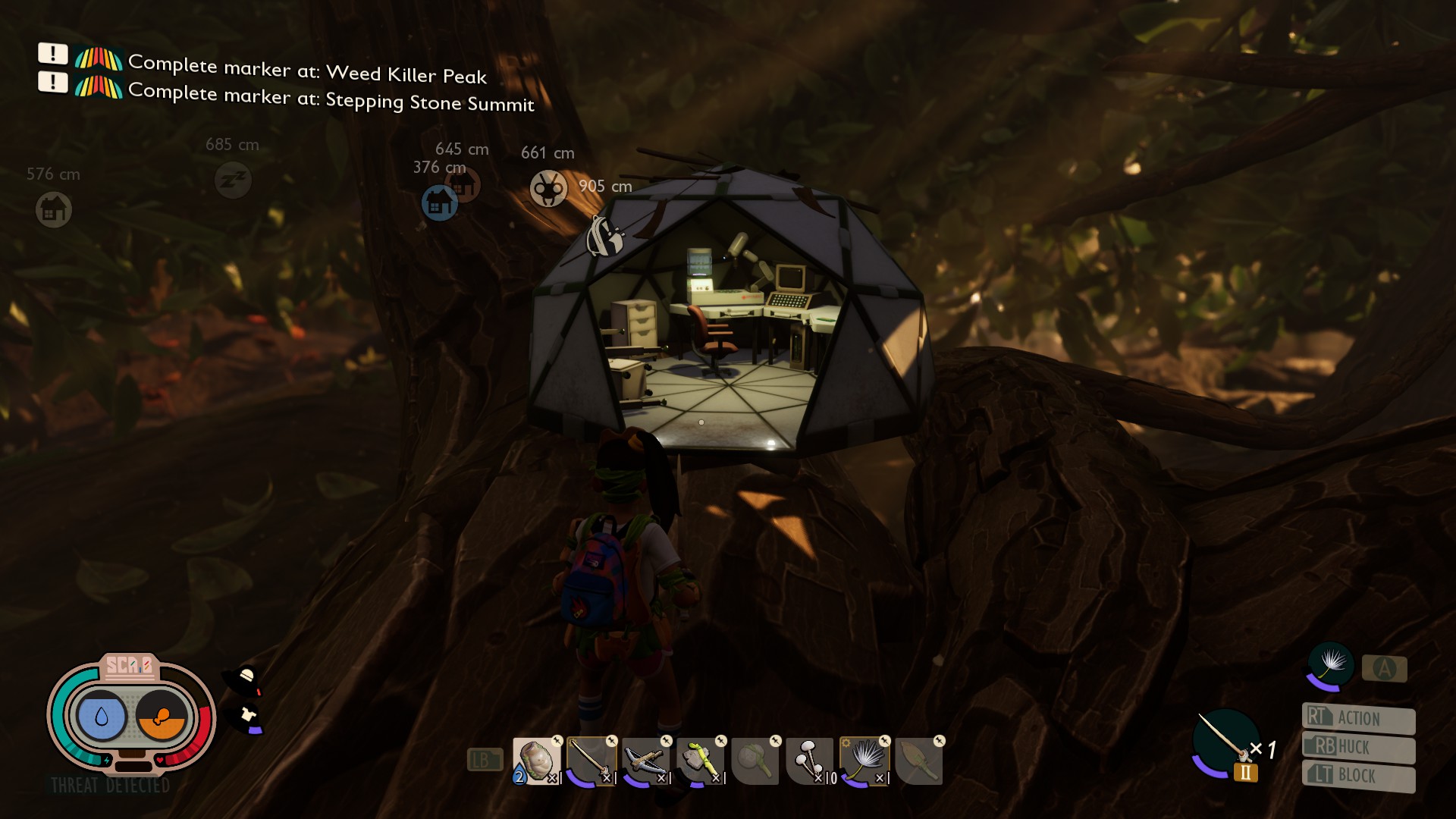
Task: Select the white mushroom hotbar slot
Action: tap(809, 761)
